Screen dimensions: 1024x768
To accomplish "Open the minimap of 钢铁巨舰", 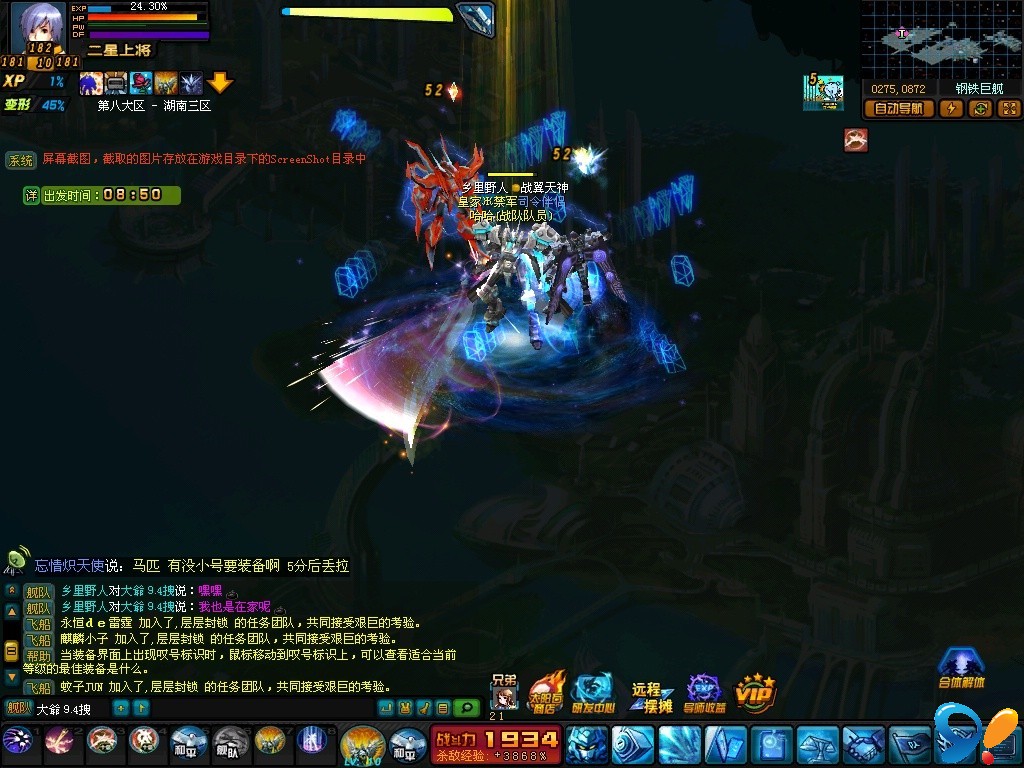I will point(941,38).
